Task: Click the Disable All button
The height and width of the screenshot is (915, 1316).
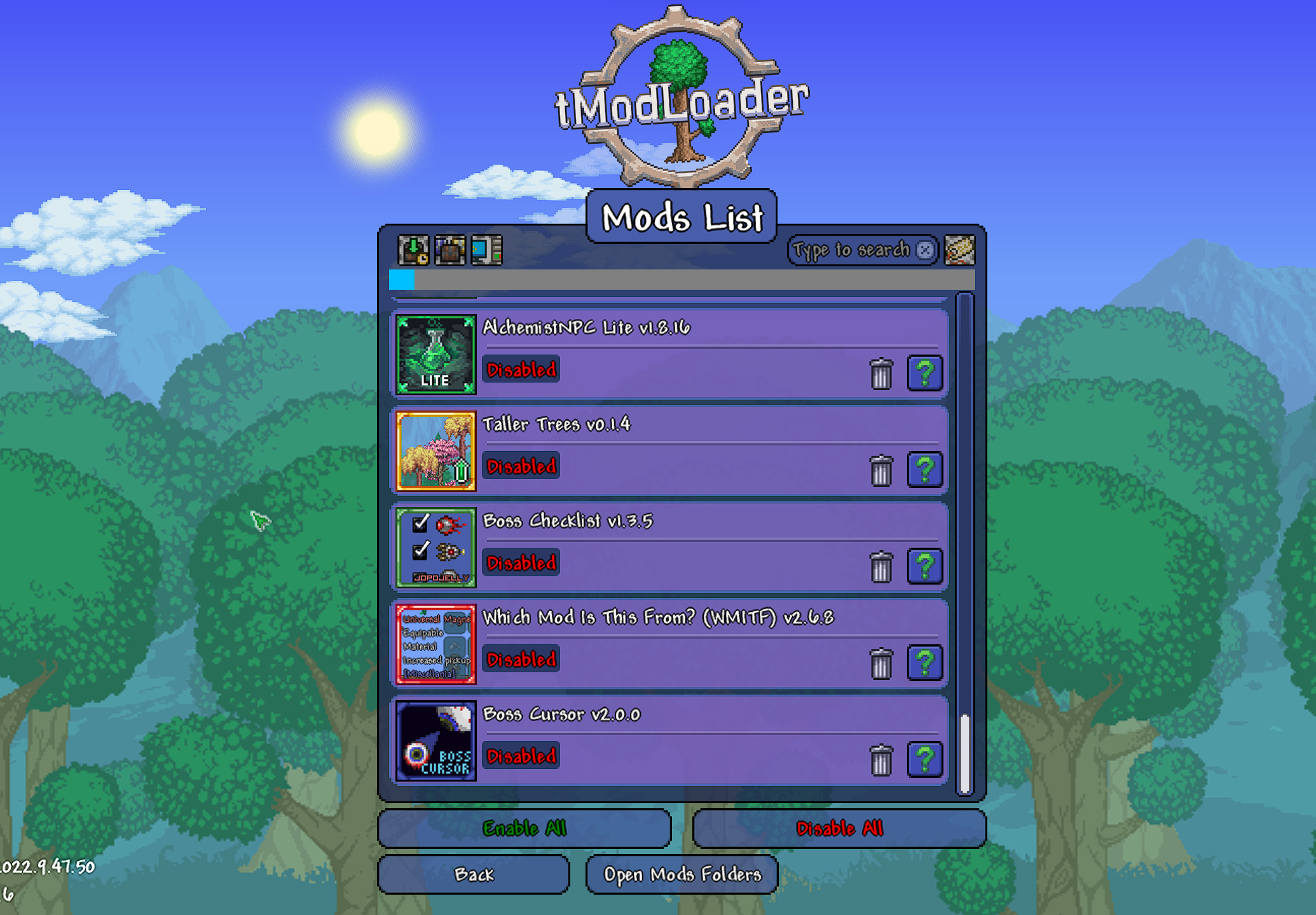Action: click(839, 828)
